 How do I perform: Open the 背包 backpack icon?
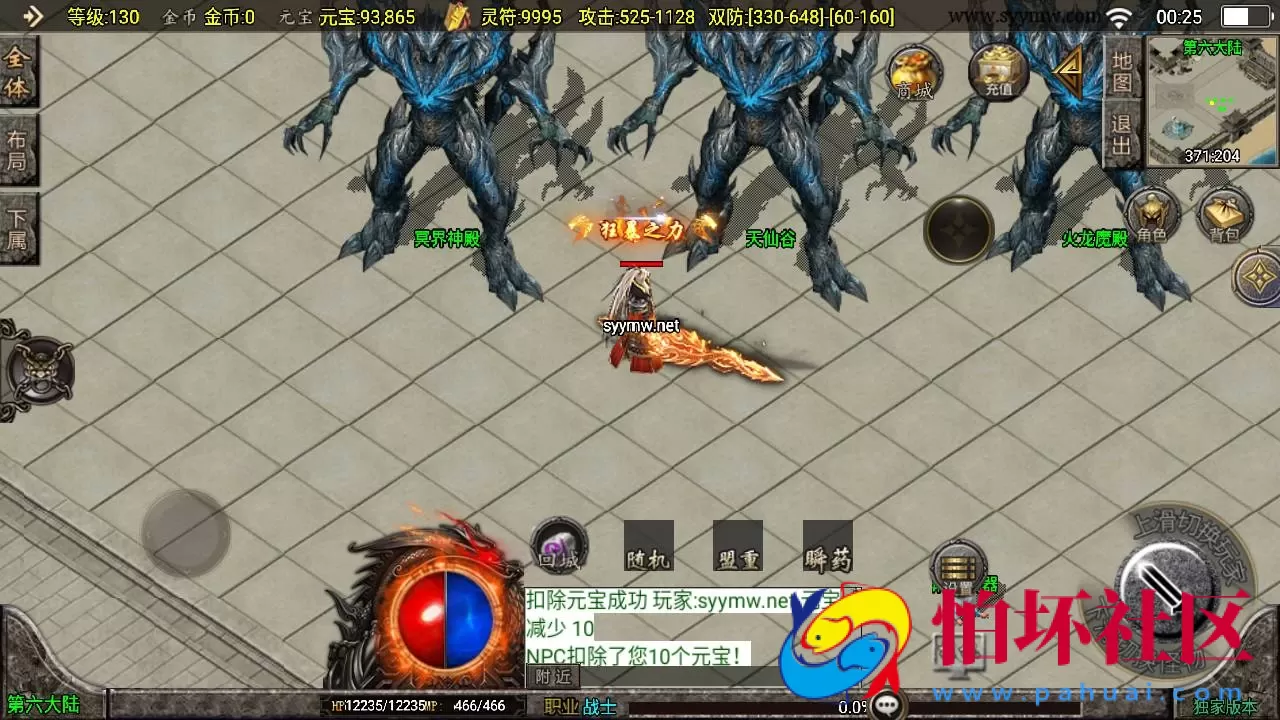point(1225,215)
